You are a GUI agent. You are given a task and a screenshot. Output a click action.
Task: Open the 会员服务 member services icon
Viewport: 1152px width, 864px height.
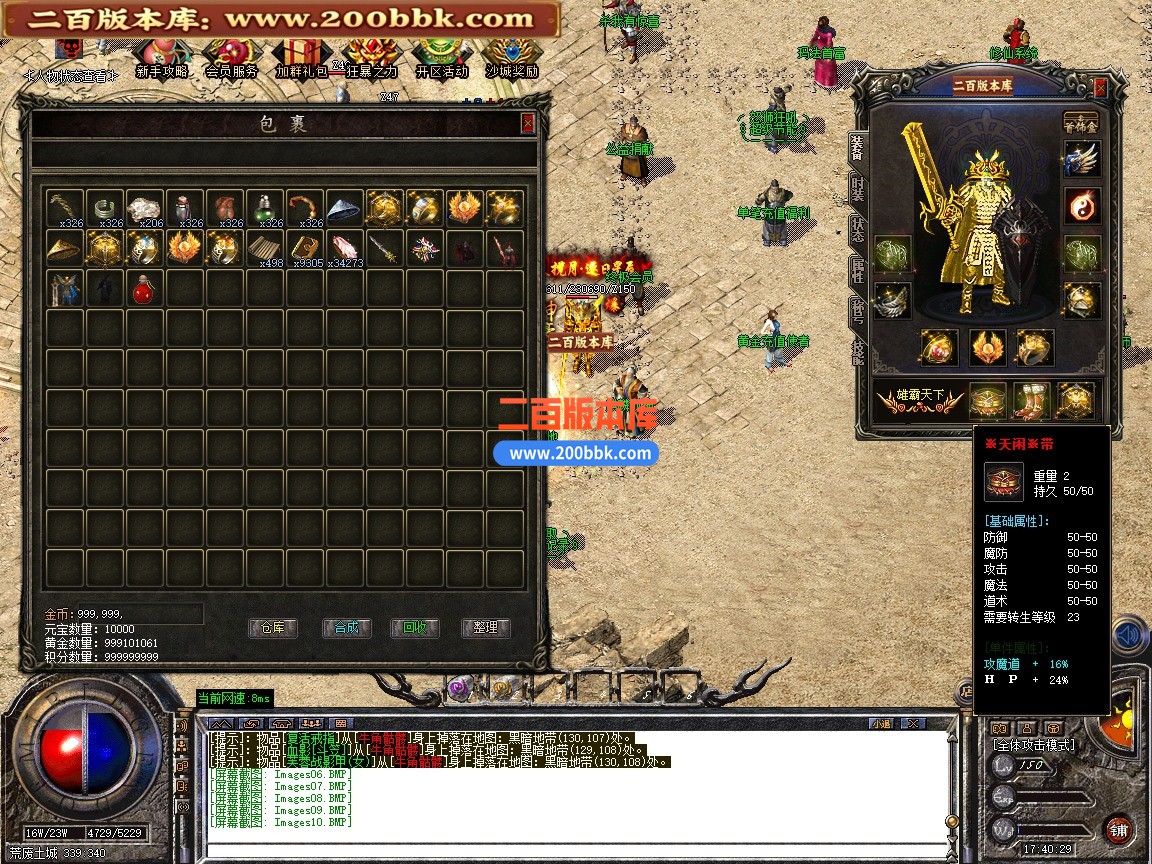[x=231, y=58]
